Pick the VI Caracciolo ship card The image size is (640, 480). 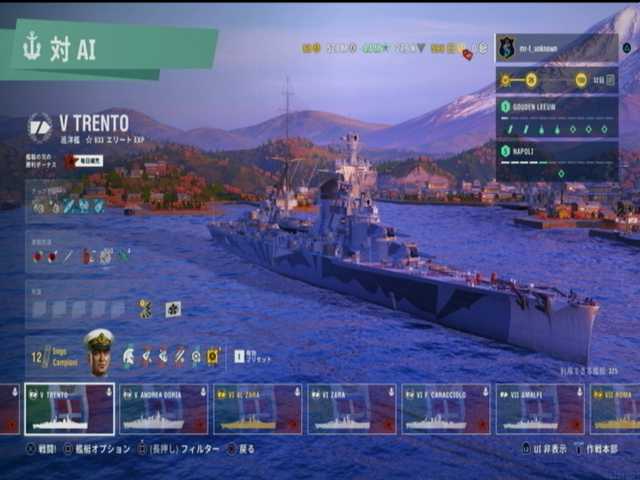click(x=446, y=409)
